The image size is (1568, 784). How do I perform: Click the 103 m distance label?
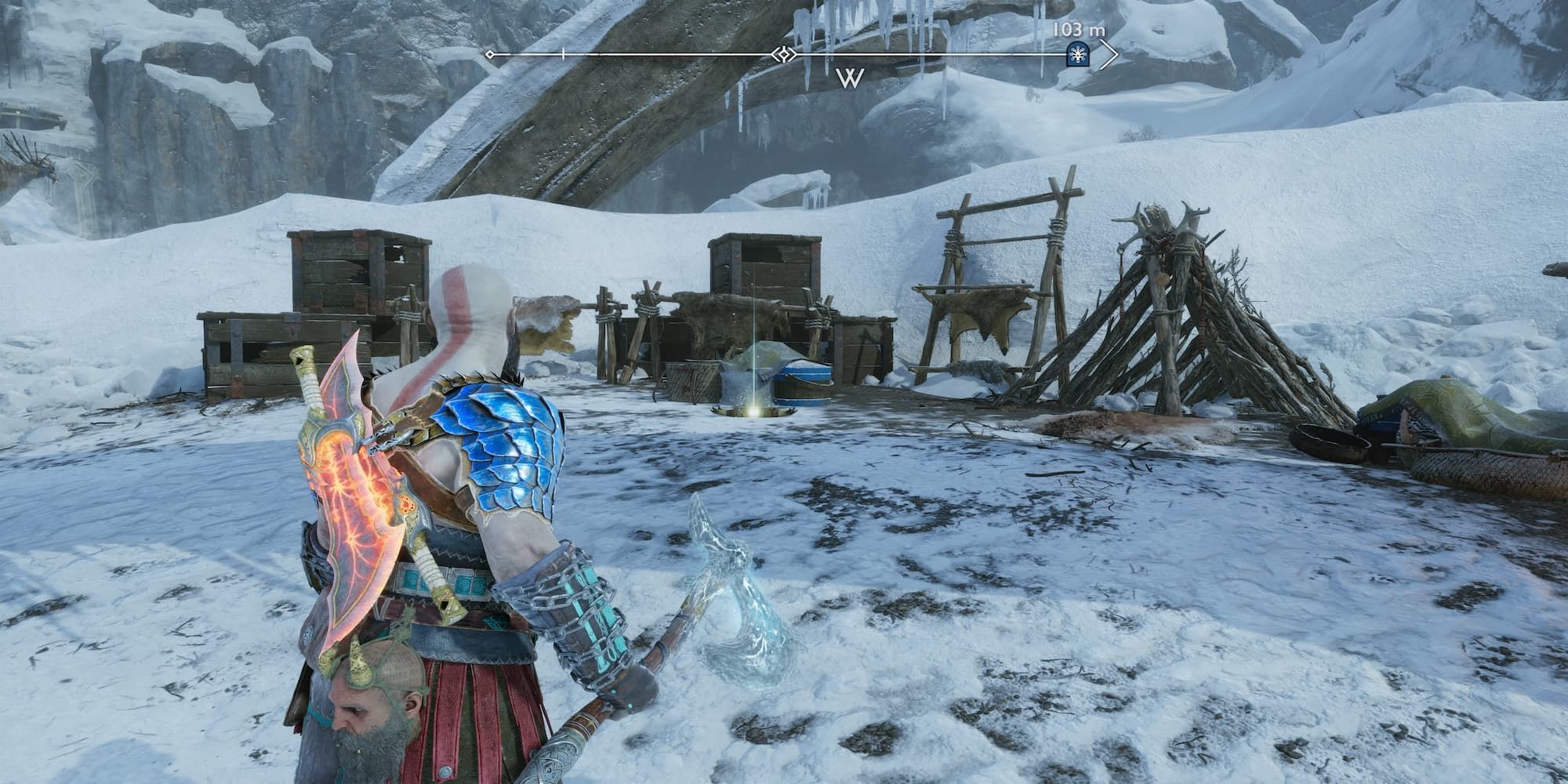pos(1080,29)
